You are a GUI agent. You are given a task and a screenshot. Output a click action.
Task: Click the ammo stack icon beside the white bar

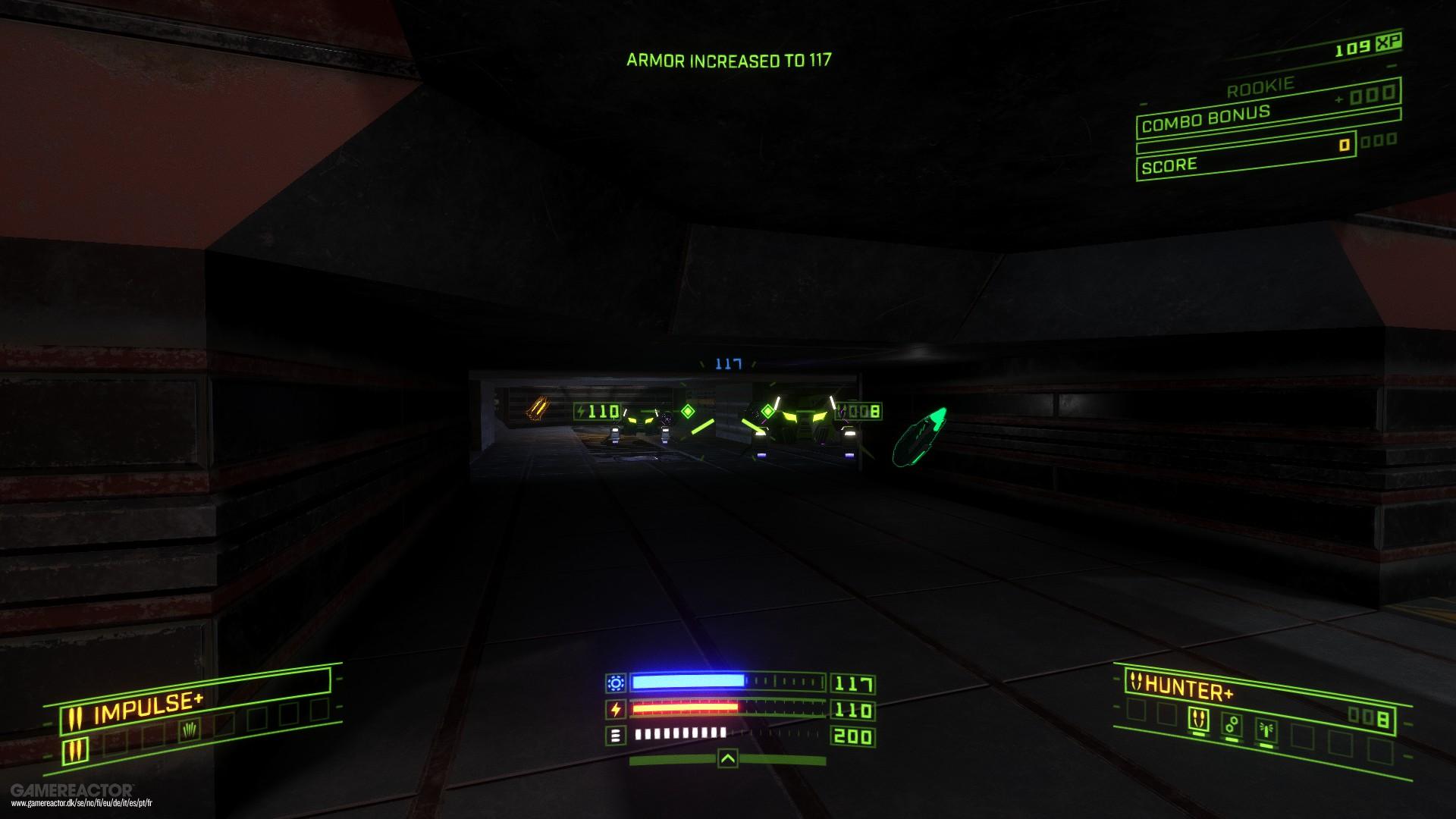coord(615,736)
